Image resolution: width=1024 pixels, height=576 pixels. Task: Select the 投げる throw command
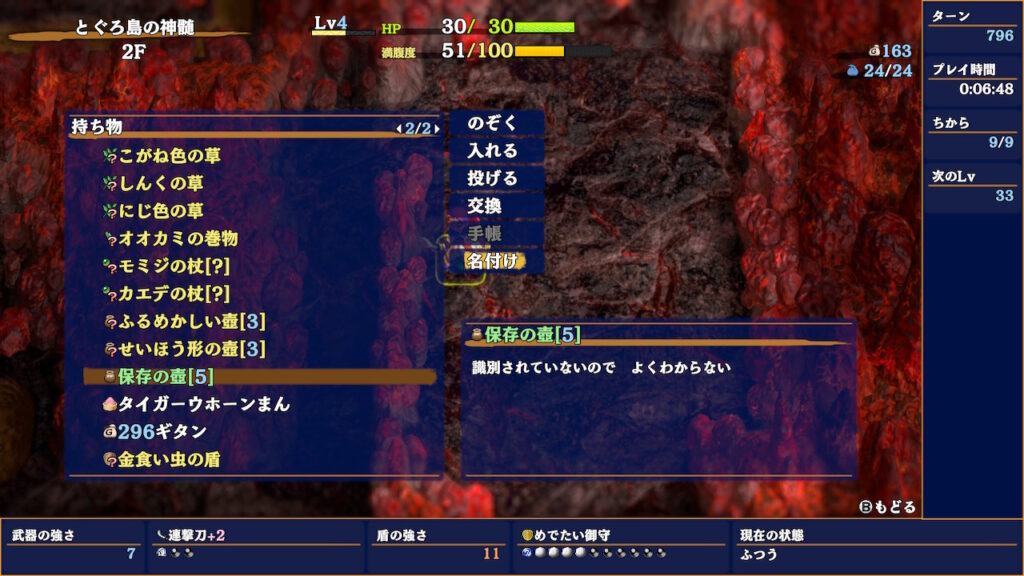493,179
